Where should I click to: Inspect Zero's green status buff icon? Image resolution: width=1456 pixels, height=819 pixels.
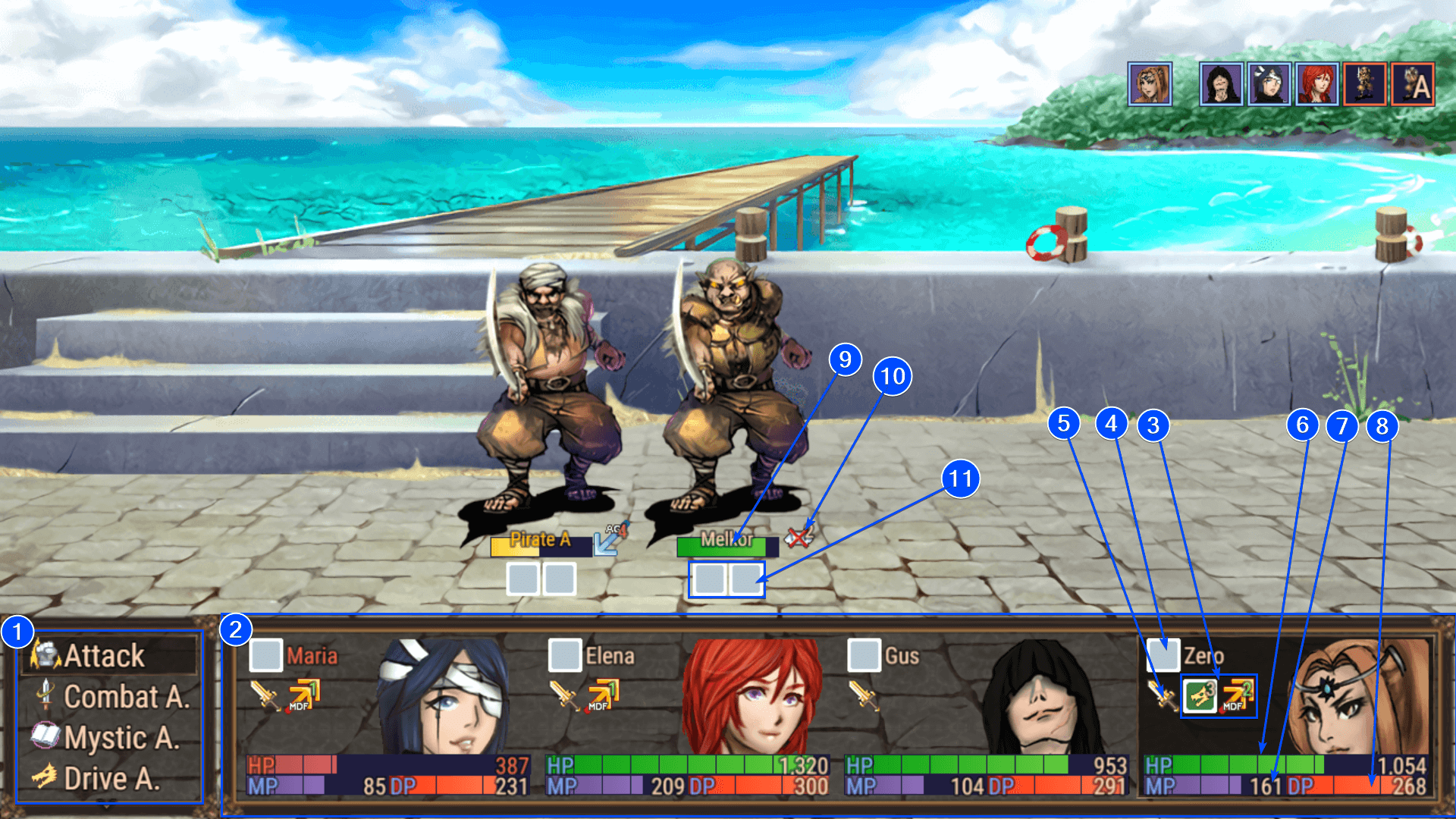(1200, 695)
